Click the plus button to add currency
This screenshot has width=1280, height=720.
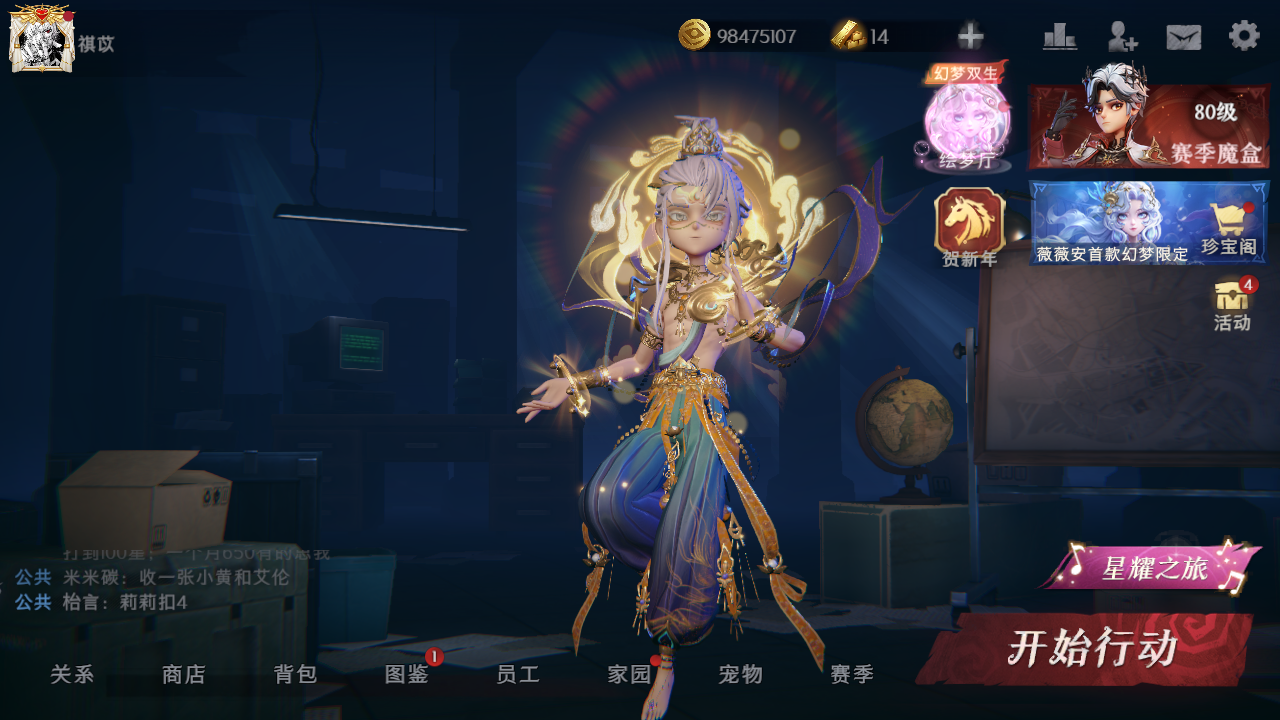(970, 37)
